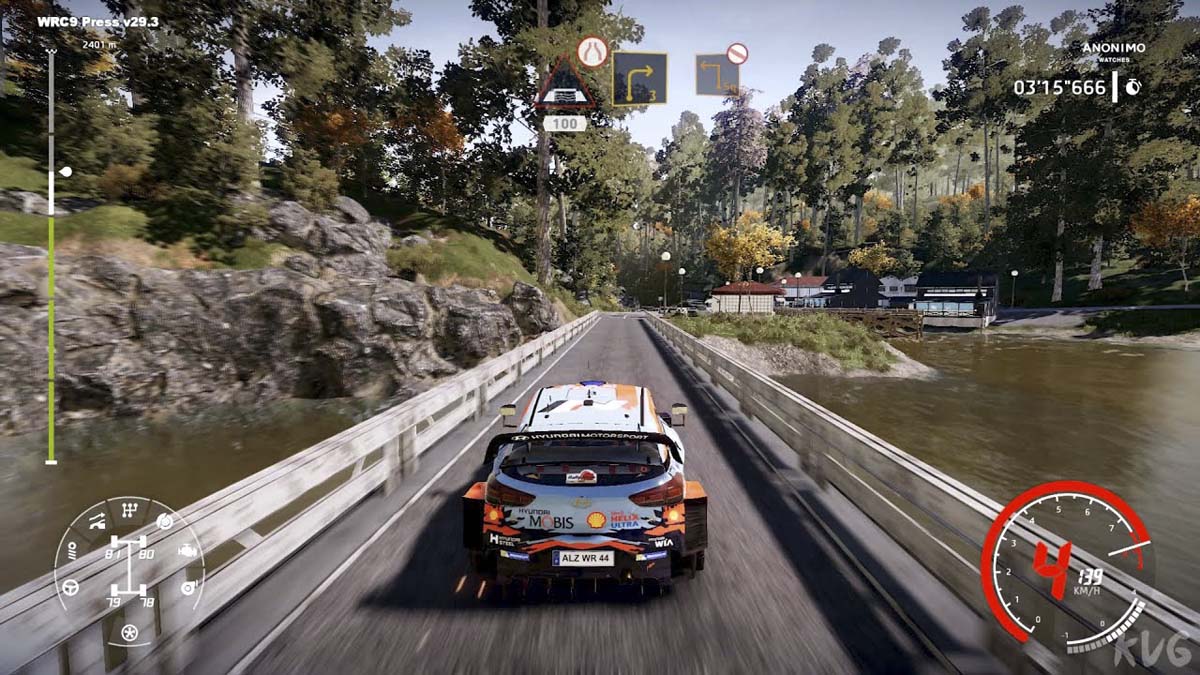Image resolution: width=1200 pixels, height=675 pixels.
Task: Click the engine damage icon
Action: click(186, 551)
